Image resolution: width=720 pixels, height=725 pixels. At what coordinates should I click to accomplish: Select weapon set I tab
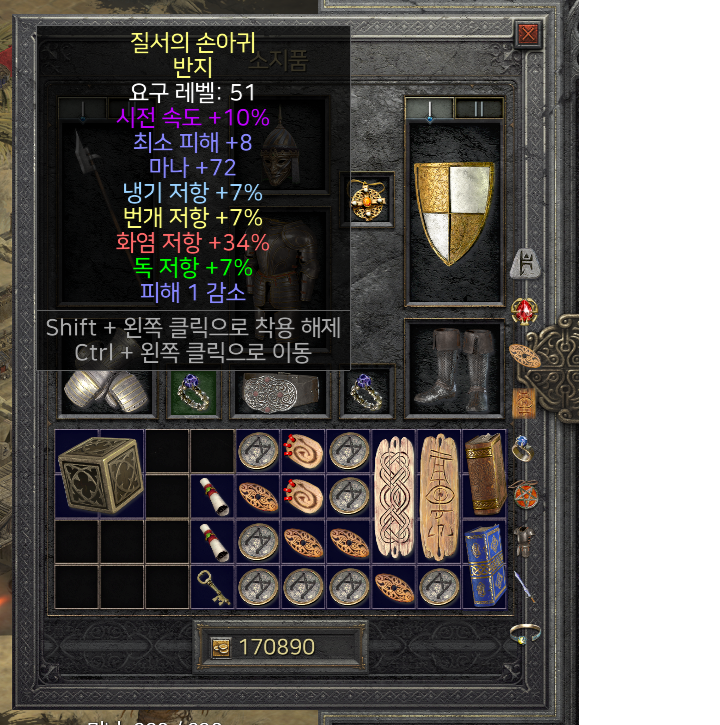(430, 108)
